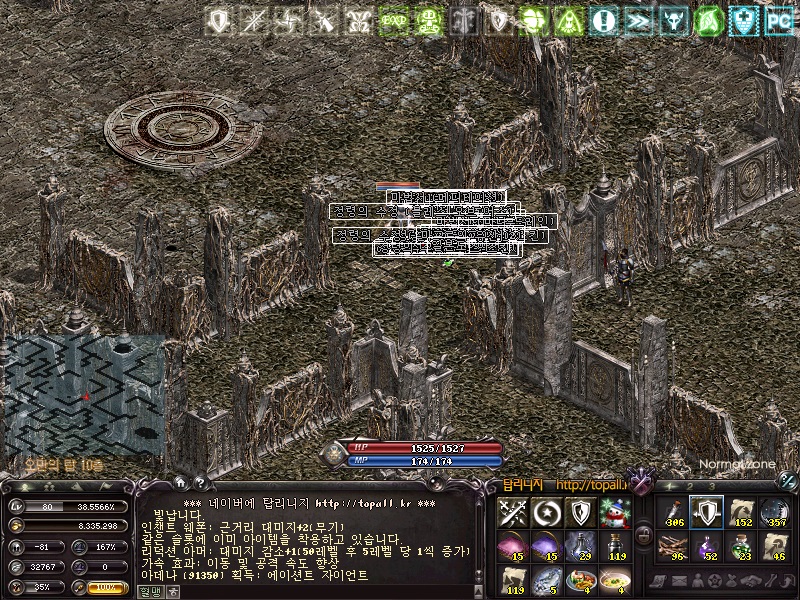Use the potion vial with count 306
This screenshot has width=800, height=600.
point(672,513)
